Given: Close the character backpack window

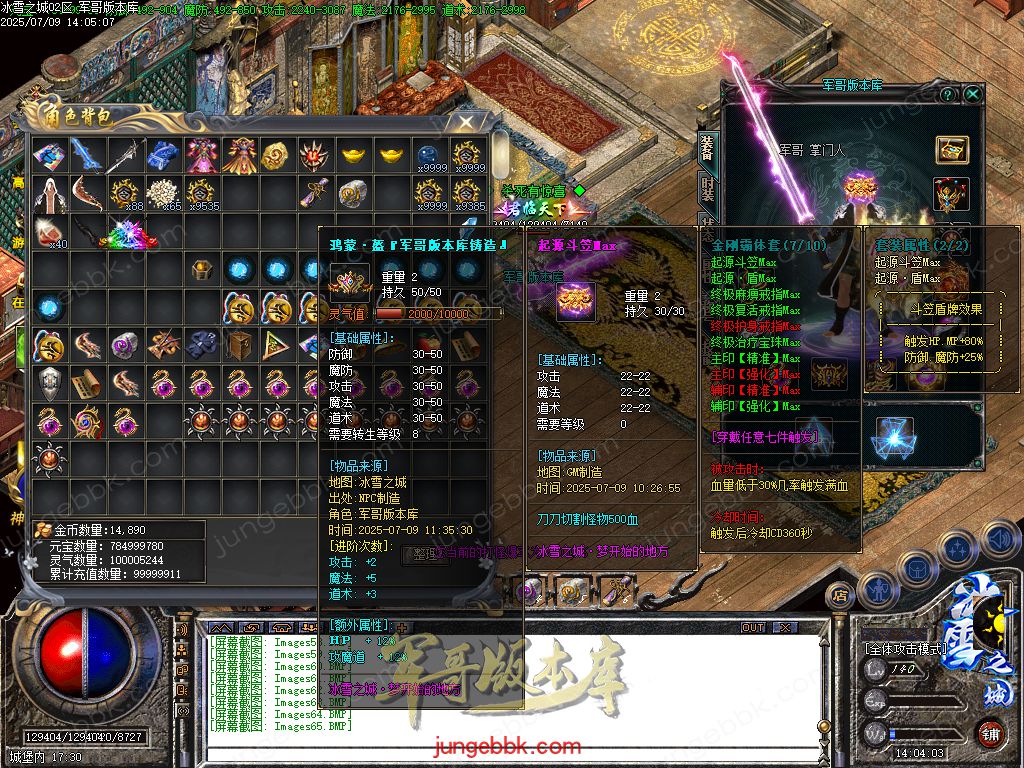Looking at the screenshot, I should click(466, 122).
